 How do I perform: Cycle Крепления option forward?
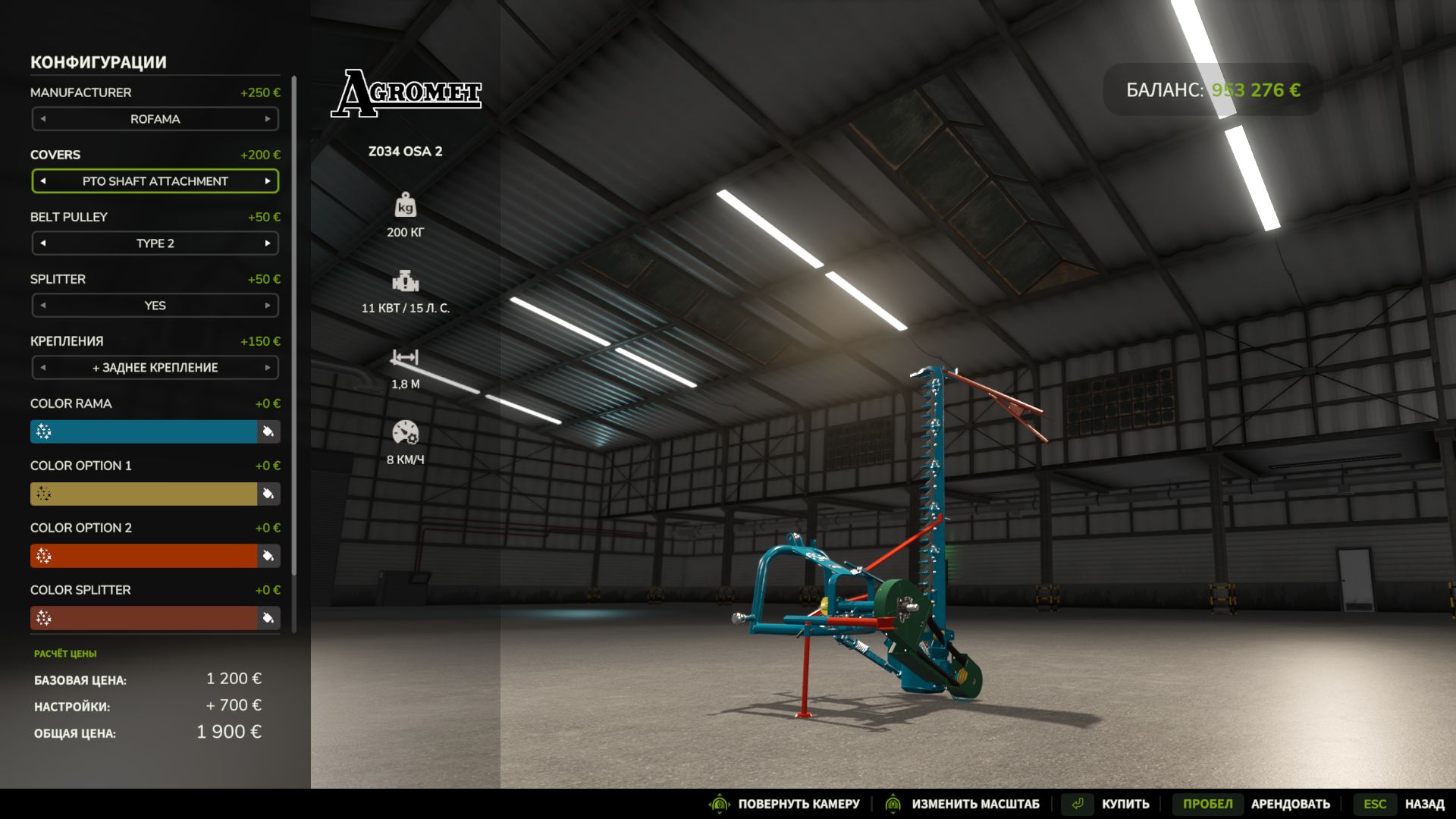click(x=268, y=368)
